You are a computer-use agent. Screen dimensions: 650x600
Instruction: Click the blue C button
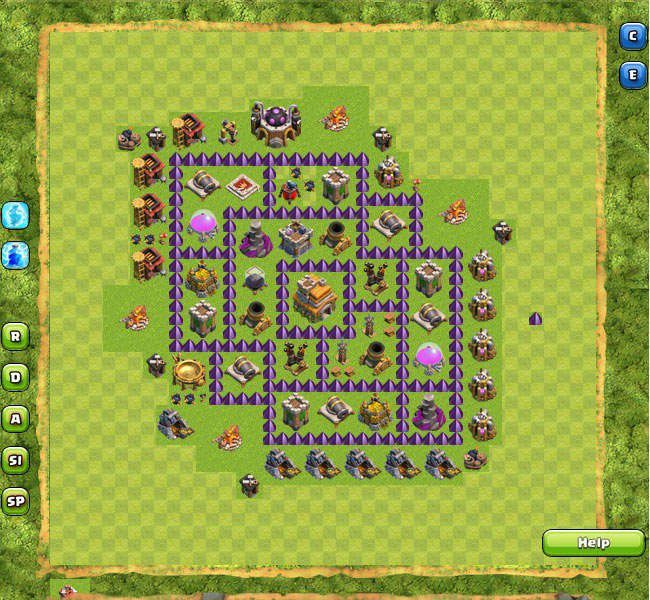coord(632,37)
